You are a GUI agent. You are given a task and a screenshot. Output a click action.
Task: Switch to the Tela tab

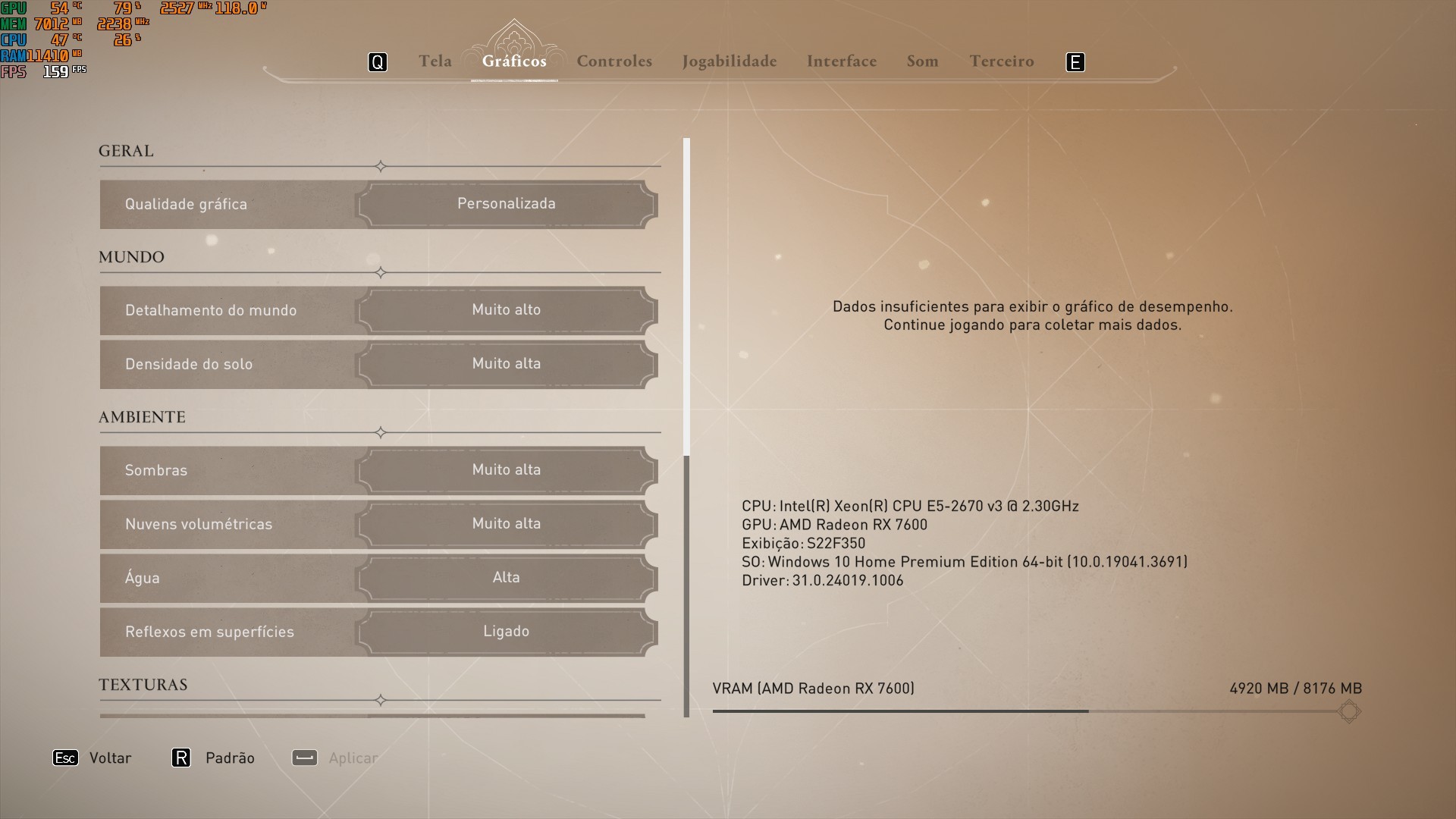[x=435, y=61]
